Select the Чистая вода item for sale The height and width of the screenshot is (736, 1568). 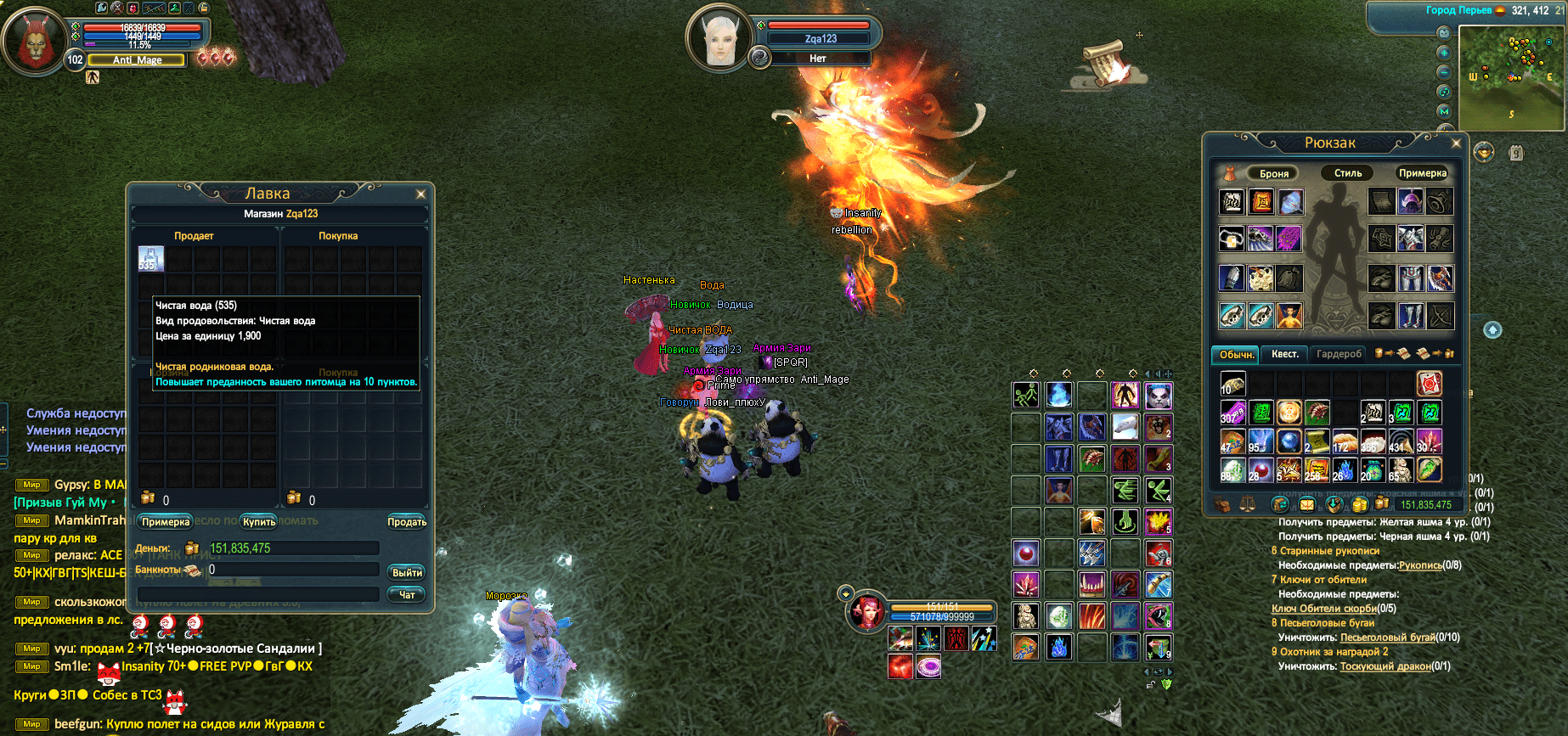click(x=151, y=259)
